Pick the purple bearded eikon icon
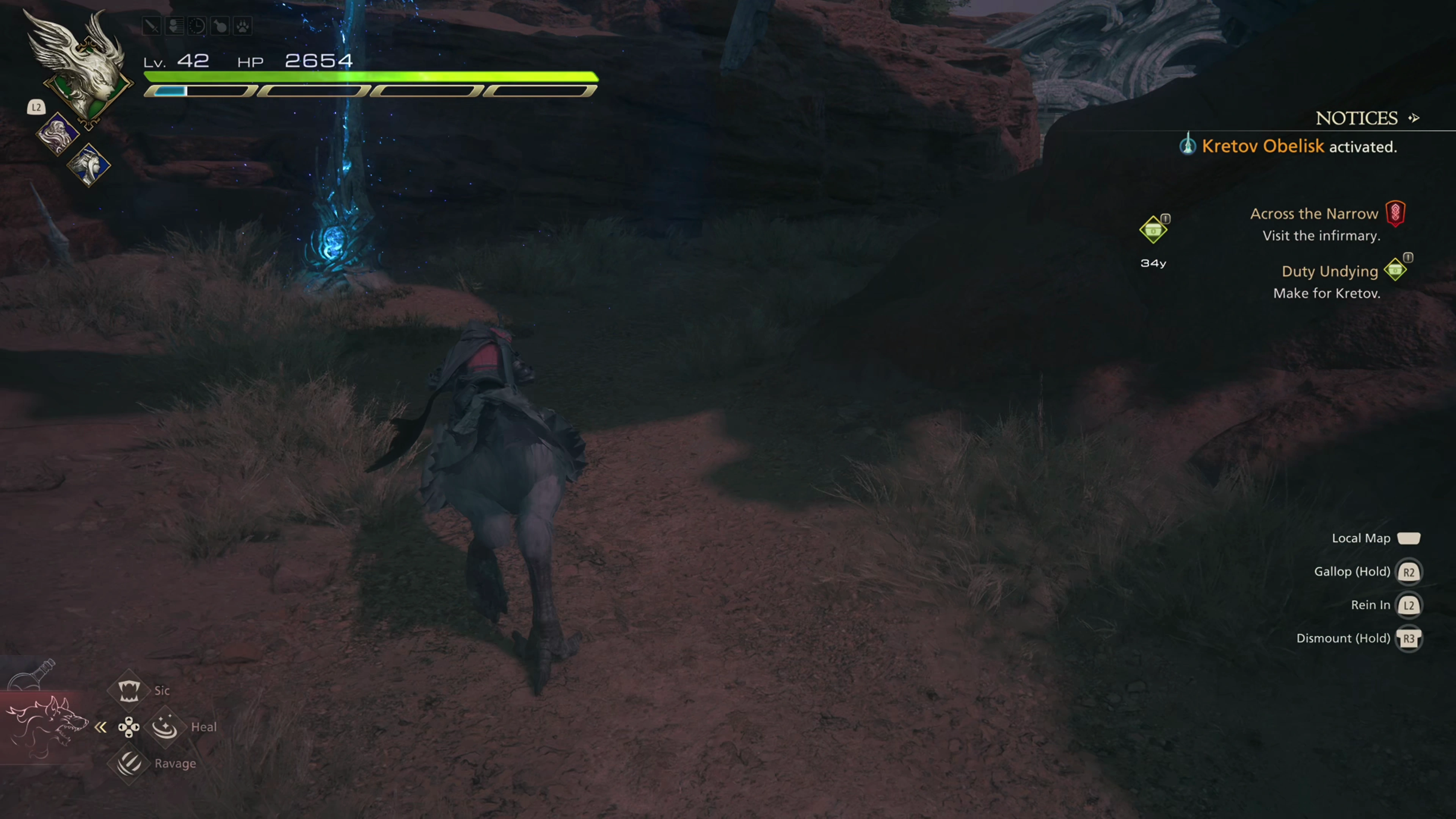The image size is (1456, 819). [57, 134]
